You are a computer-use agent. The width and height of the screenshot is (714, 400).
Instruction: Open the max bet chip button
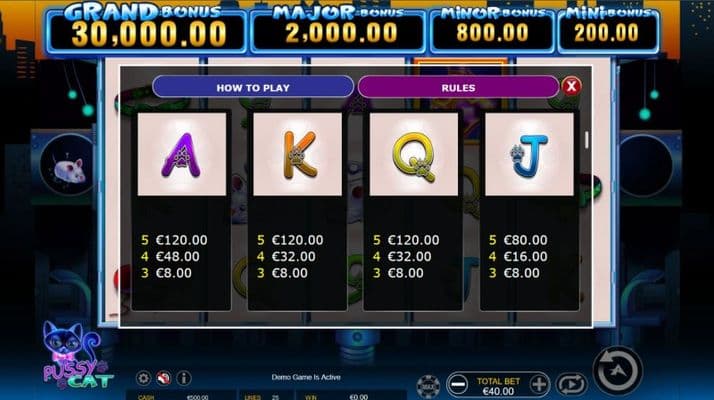click(427, 384)
